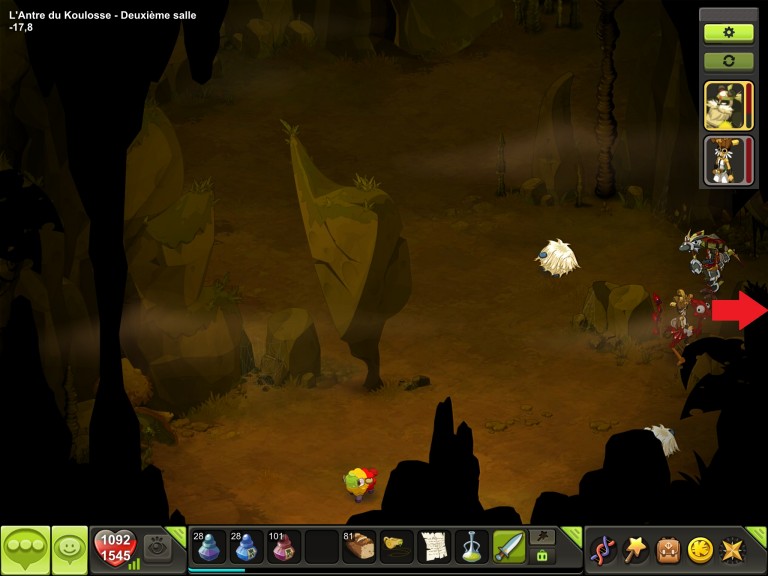Select the red potion slot with 101
The height and width of the screenshot is (576, 768).
pyautogui.click(x=283, y=547)
